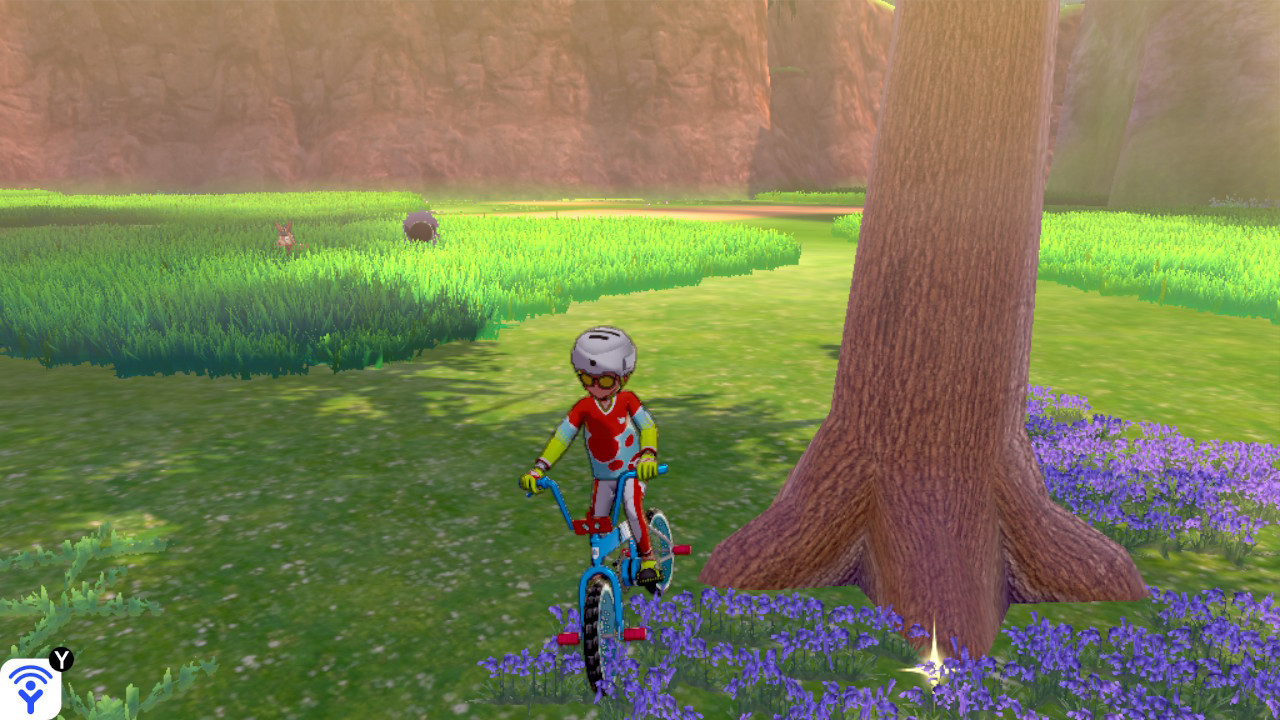The height and width of the screenshot is (720, 1280).
Task: Select the player's white bike helmet
Action: tap(603, 349)
